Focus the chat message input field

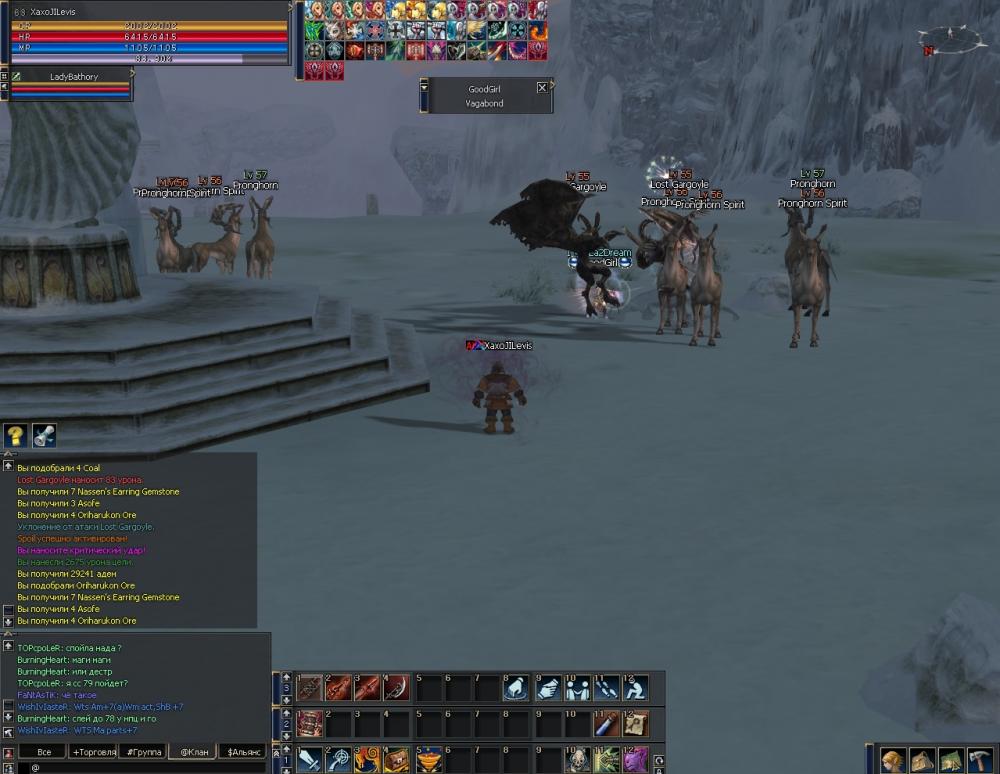pos(140,767)
